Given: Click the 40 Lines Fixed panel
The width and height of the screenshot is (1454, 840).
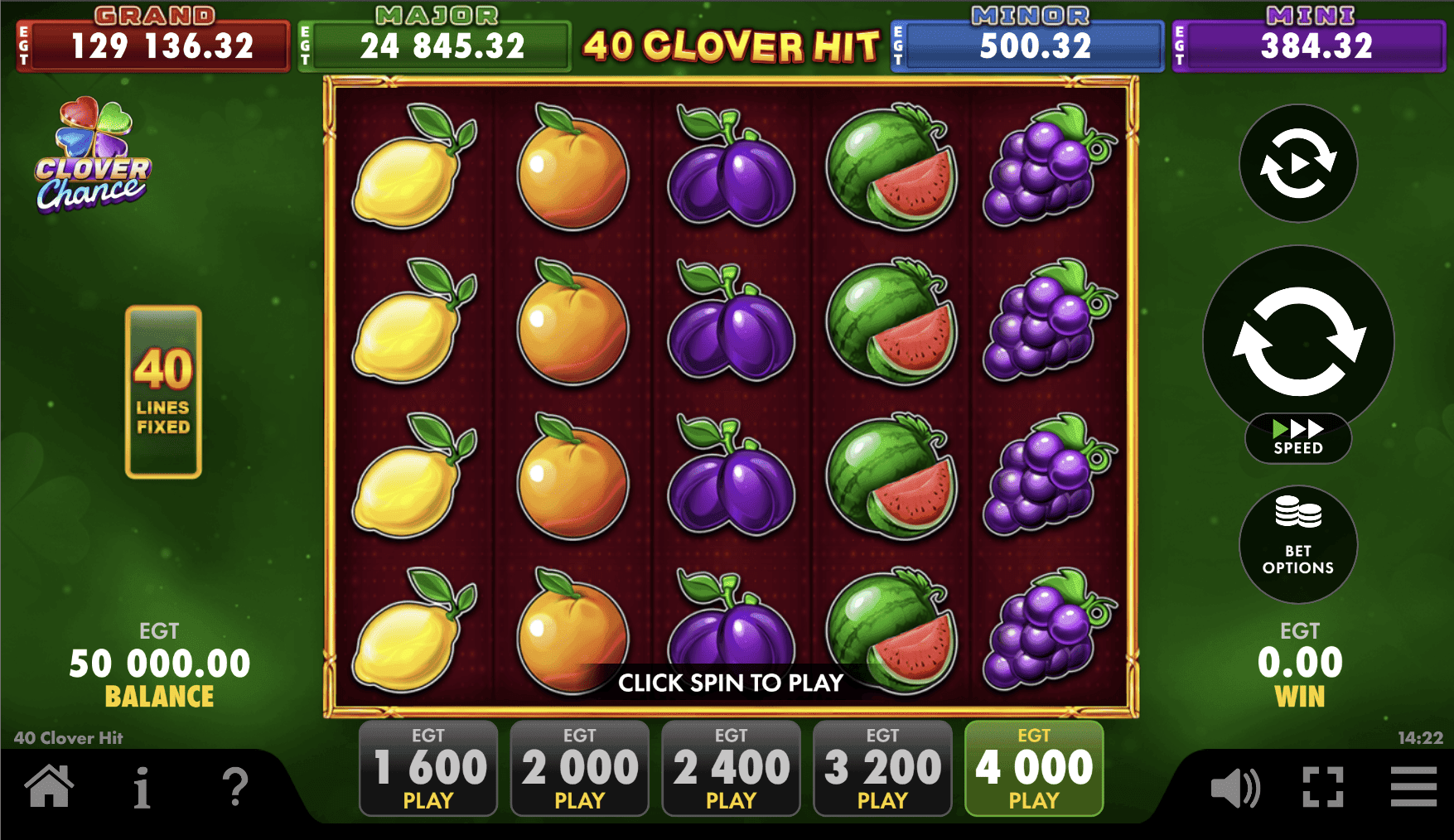Looking at the screenshot, I should (163, 391).
